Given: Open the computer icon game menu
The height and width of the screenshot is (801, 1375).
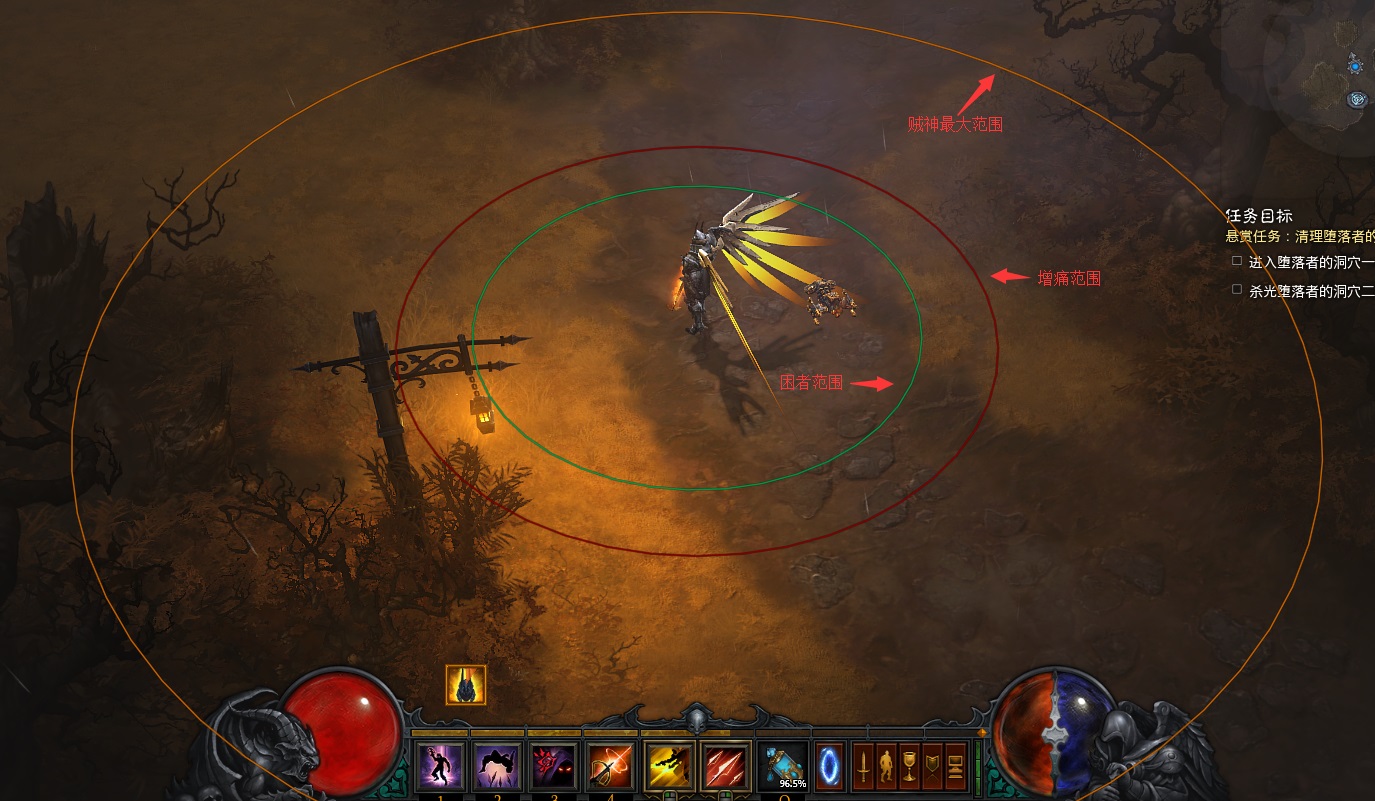Looking at the screenshot, I should tap(956, 767).
